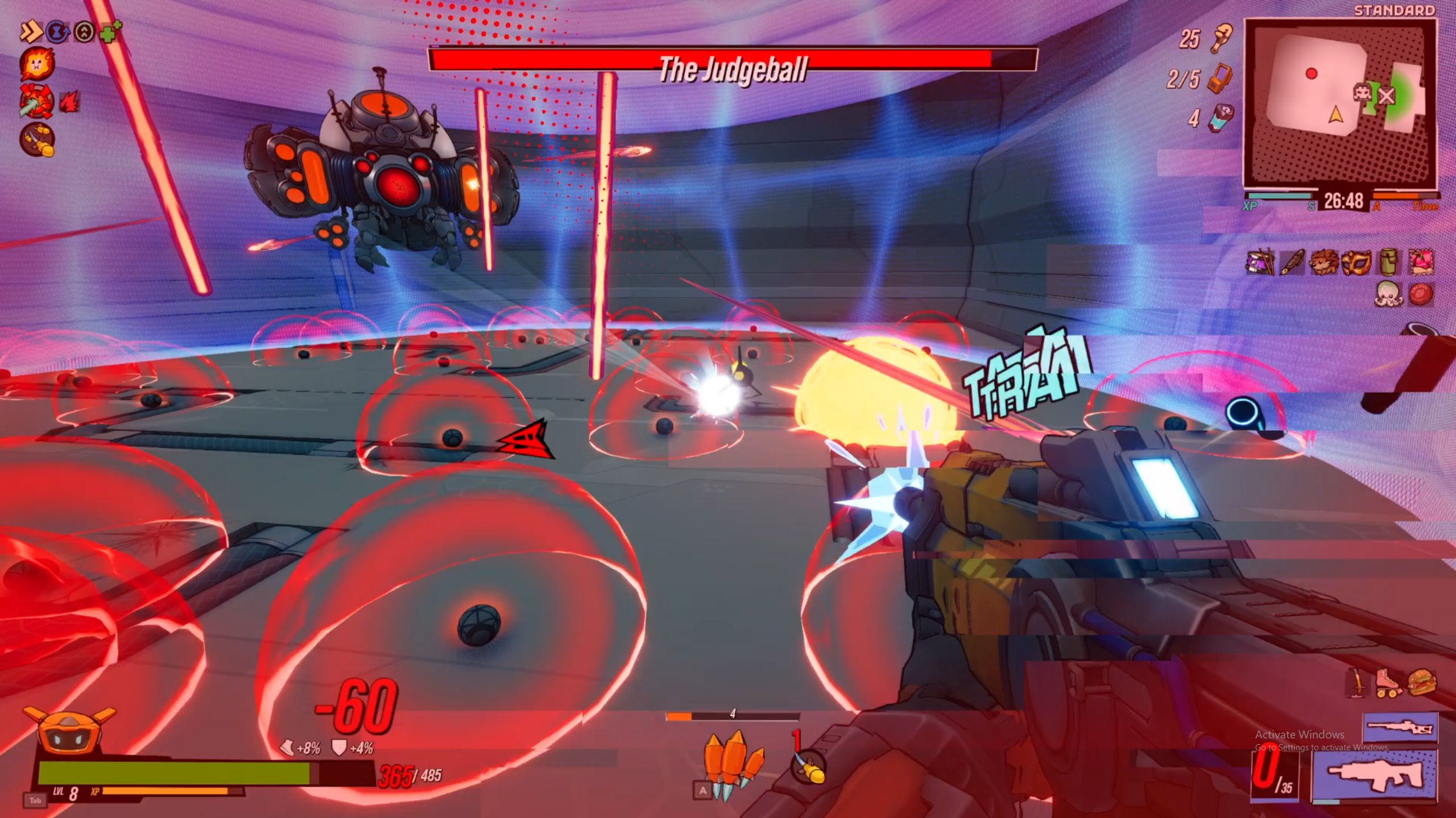
Task: Click the robot character portrait
Action: point(69,732)
